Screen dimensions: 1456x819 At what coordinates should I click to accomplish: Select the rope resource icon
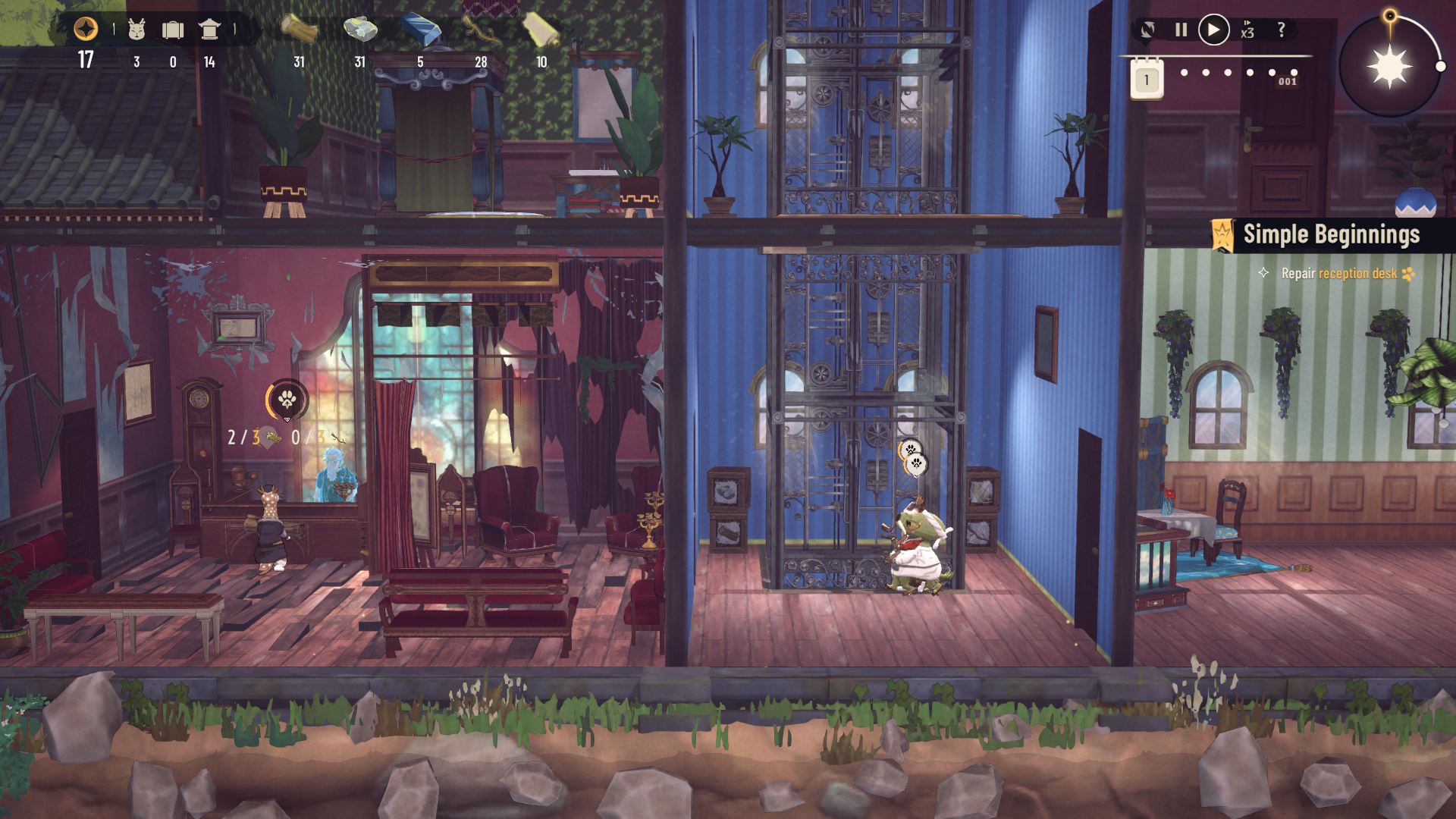coord(481,30)
